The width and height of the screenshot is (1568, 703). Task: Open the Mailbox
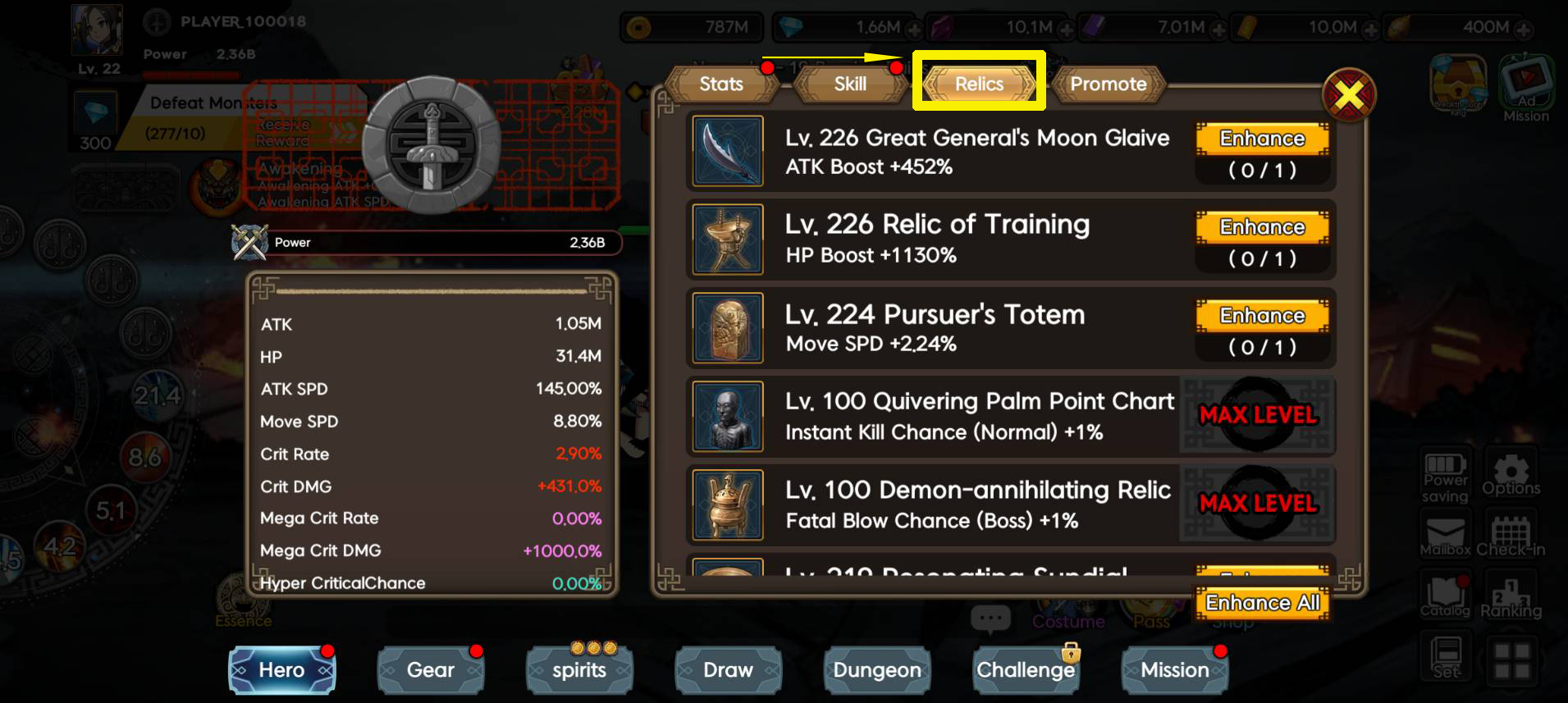(1444, 533)
